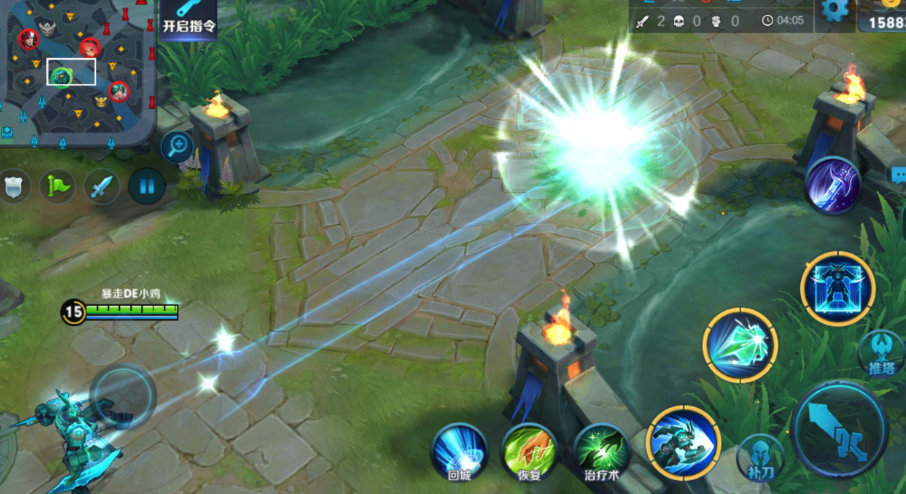
Task: Activate the blue armored mech skill
Action: tap(838, 288)
